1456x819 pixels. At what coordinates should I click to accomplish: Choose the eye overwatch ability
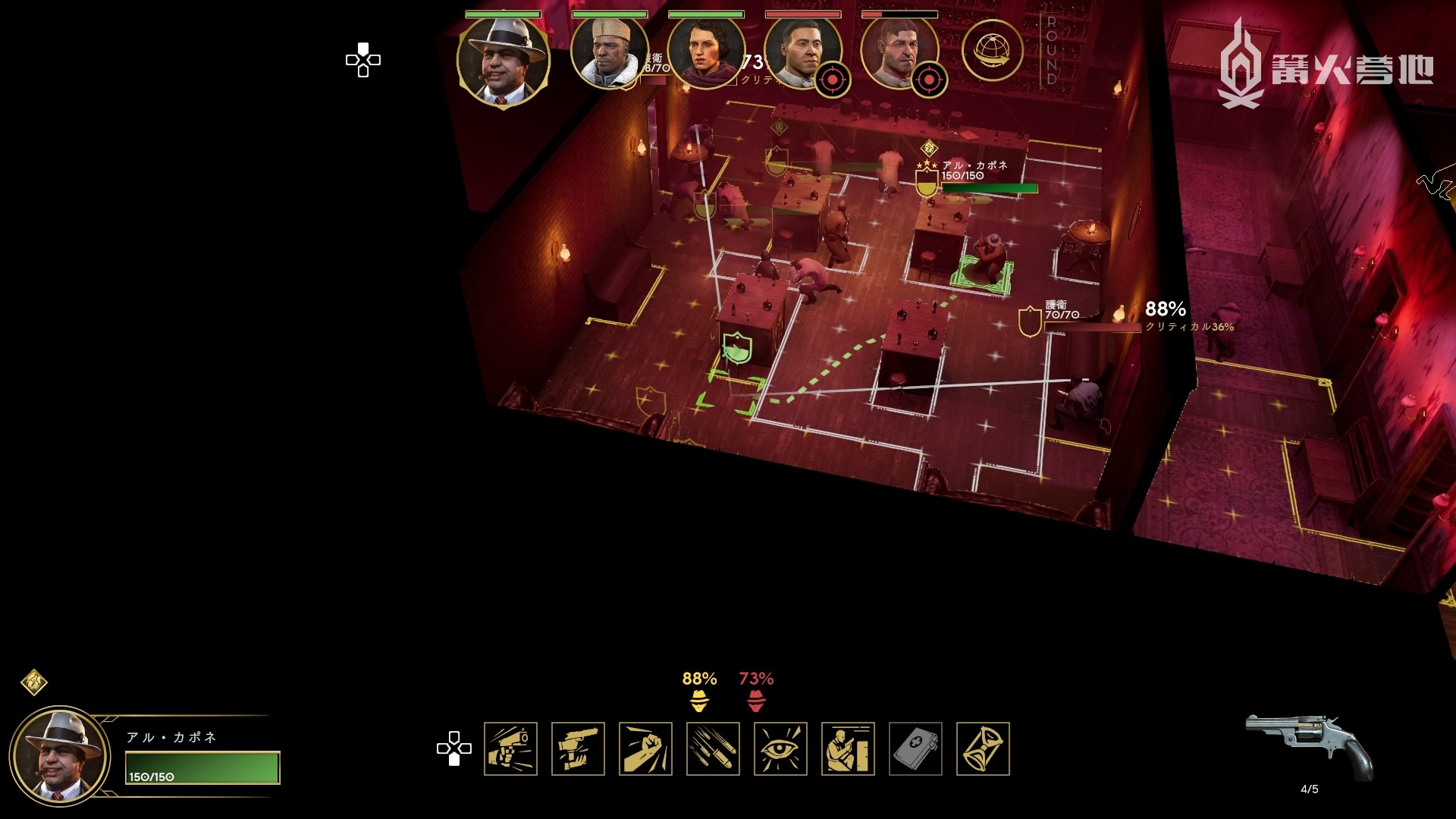pos(780,748)
